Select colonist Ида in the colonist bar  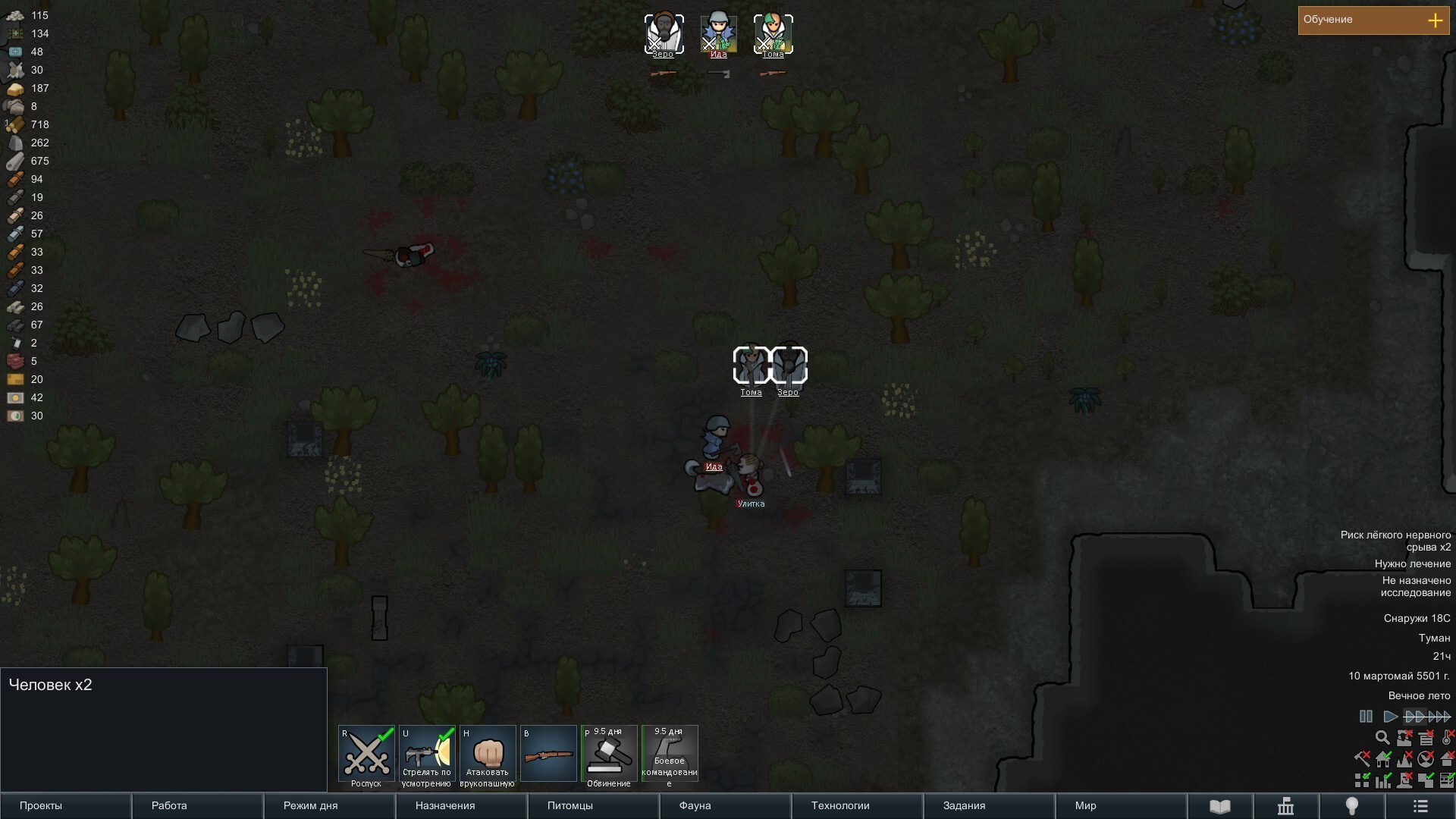coord(718,33)
